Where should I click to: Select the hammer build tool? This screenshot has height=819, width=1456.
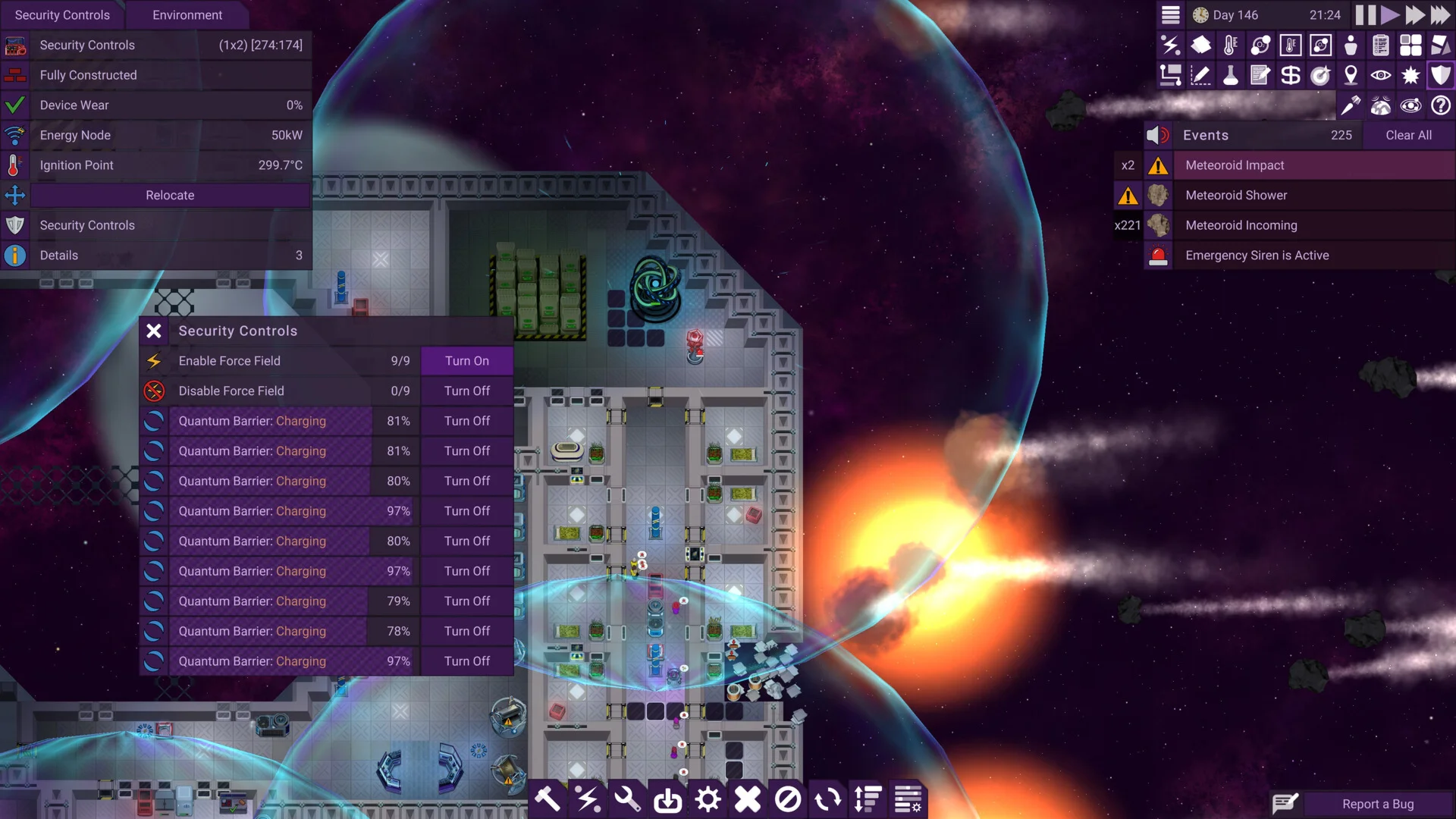(548, 799)
